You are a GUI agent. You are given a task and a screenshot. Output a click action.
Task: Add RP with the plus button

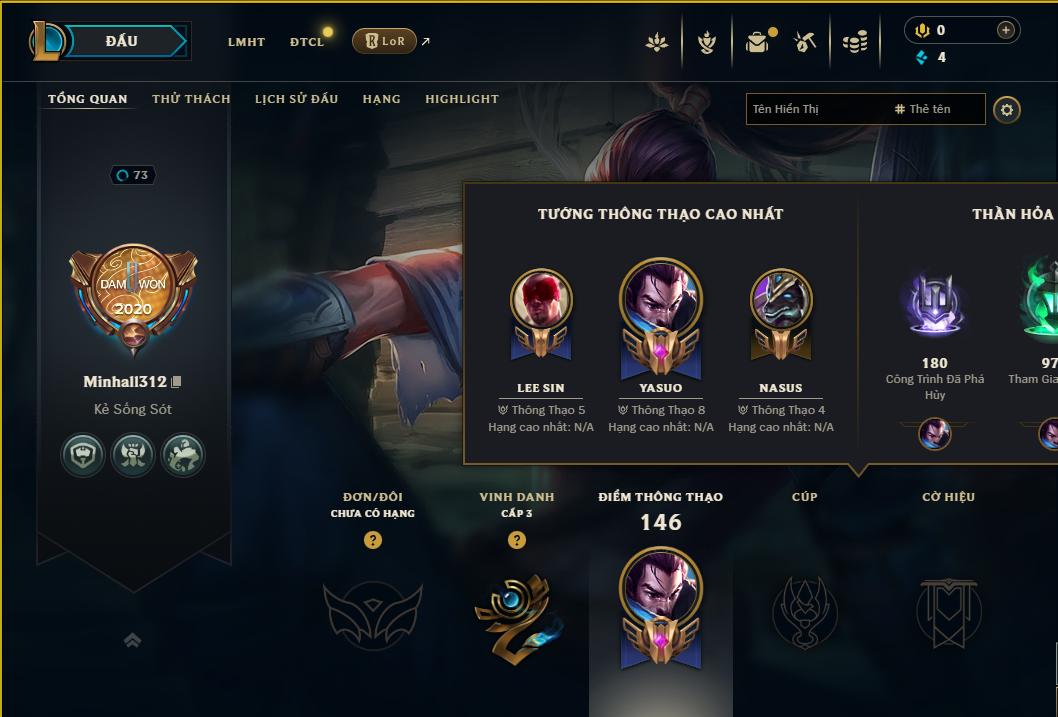pyautogui.click(x=1005, y=30)
